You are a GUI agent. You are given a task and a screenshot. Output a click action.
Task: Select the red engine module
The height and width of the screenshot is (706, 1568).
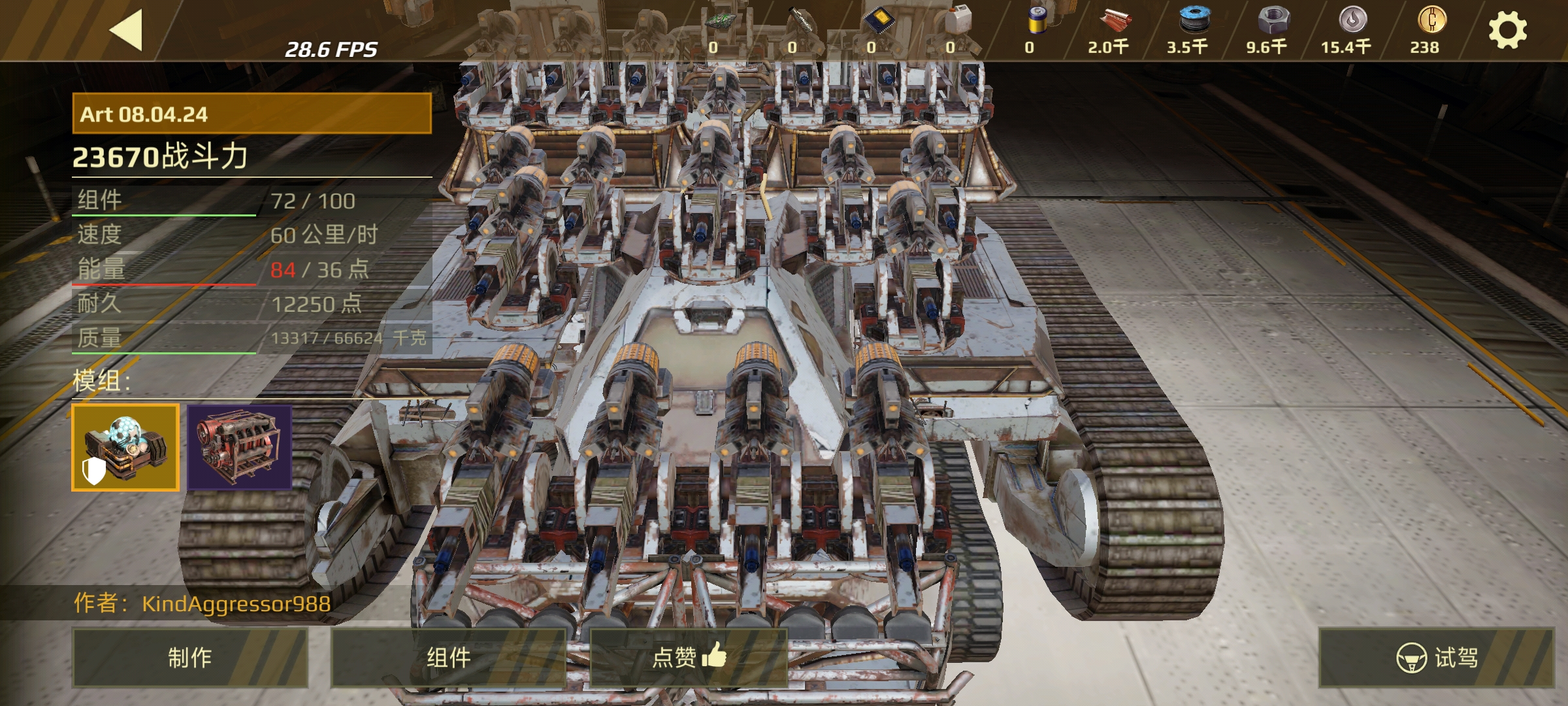point(240,447)
